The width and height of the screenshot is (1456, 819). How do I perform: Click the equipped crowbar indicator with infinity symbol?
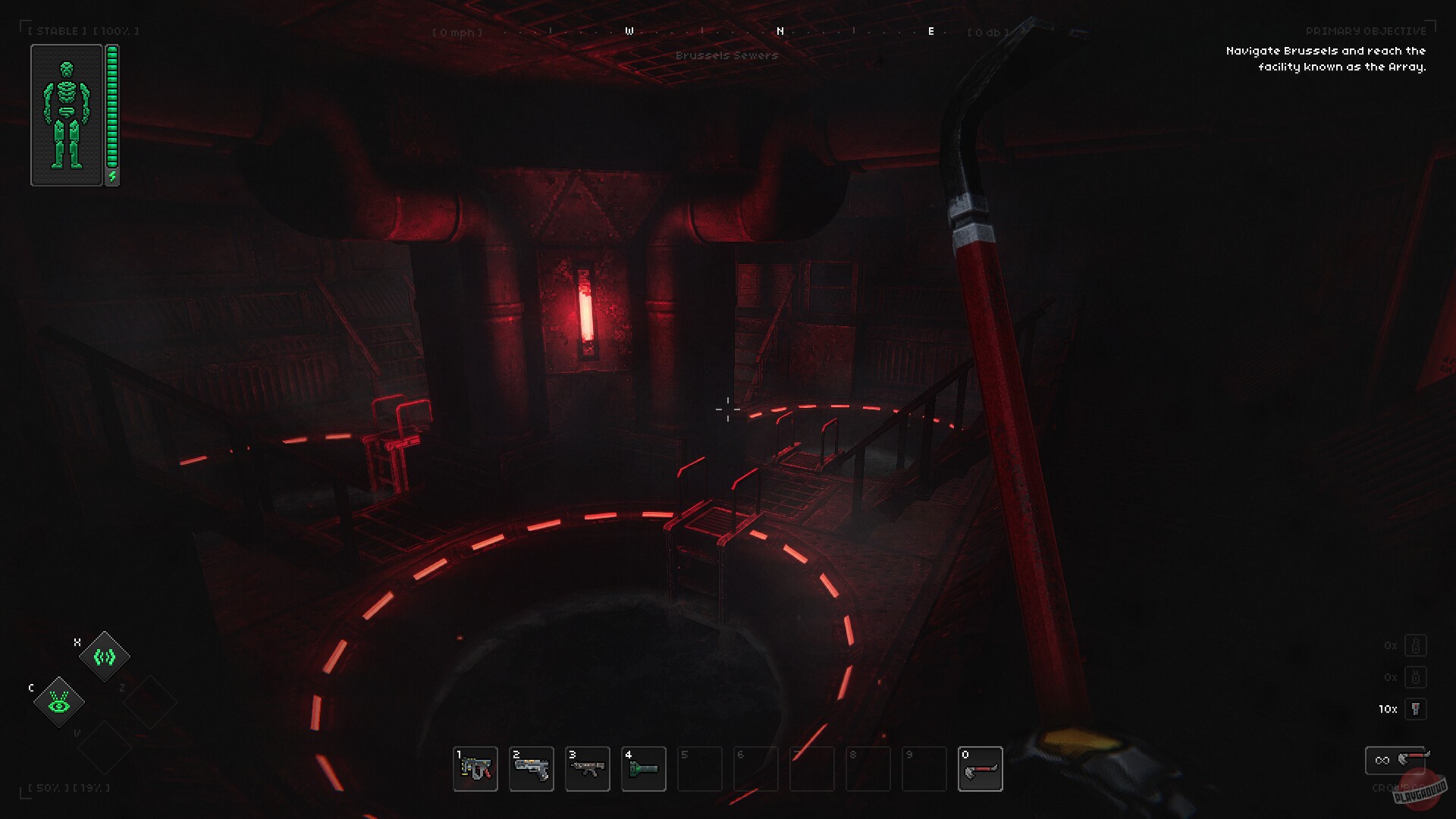(1395, 761)
